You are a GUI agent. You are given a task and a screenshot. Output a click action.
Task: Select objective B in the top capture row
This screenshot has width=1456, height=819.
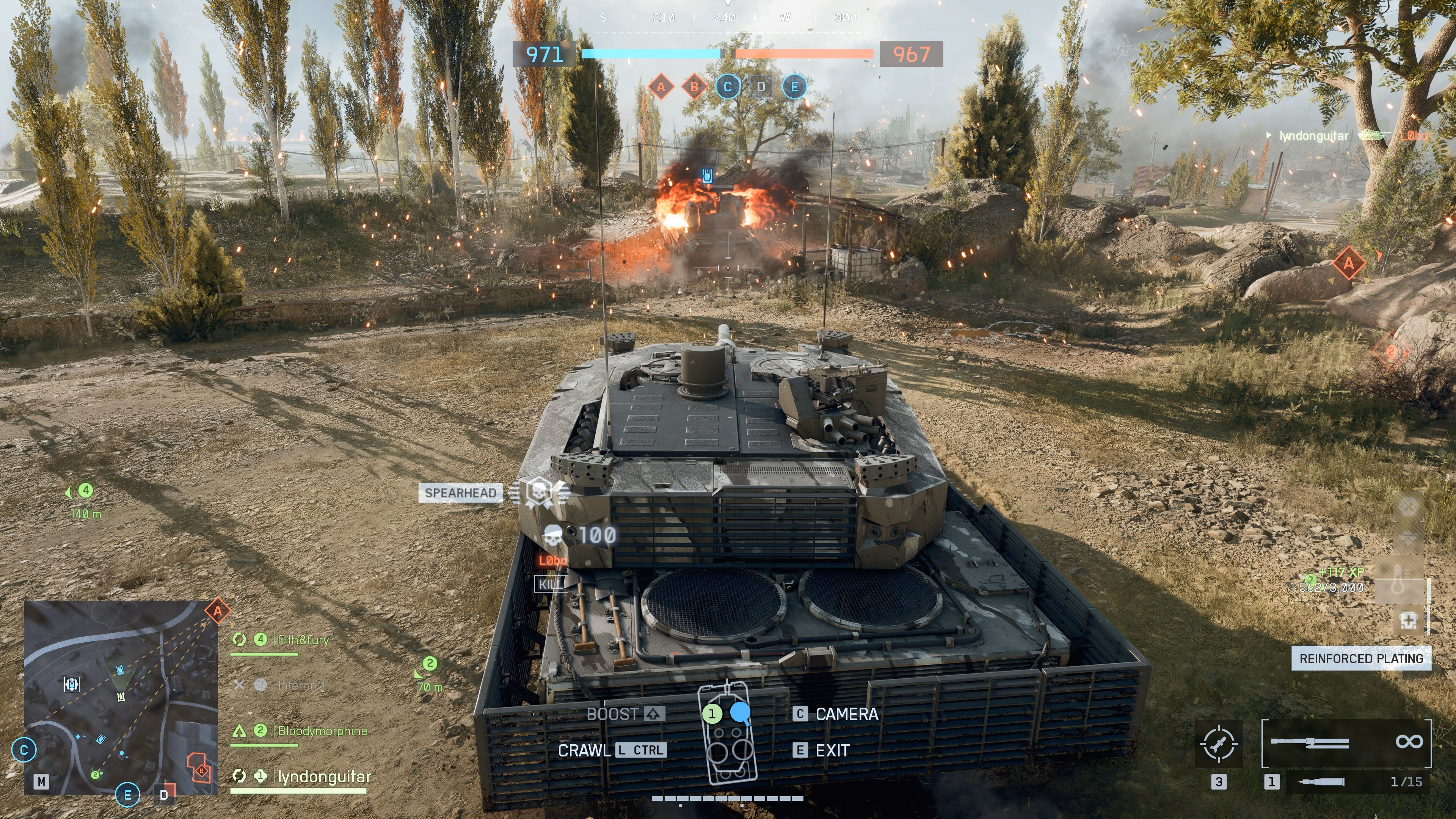694,87
